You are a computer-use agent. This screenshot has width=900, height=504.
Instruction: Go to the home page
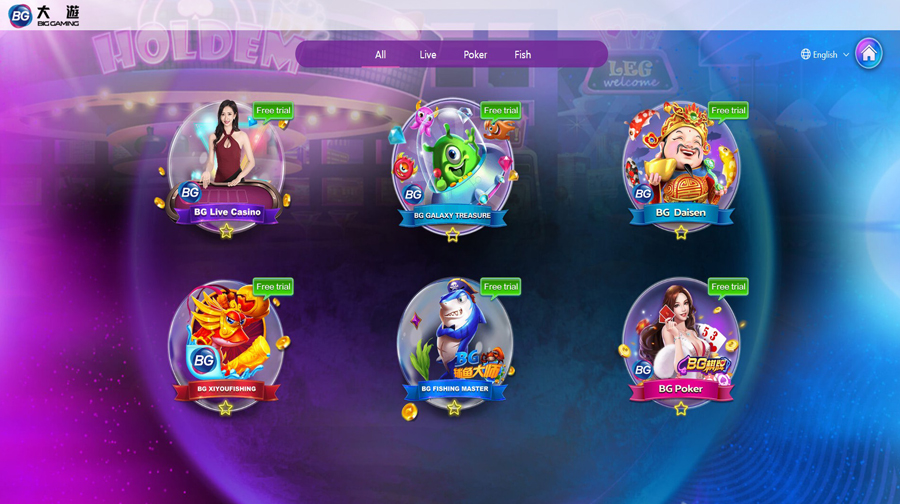pyautogui.click(x=868, y=54)
